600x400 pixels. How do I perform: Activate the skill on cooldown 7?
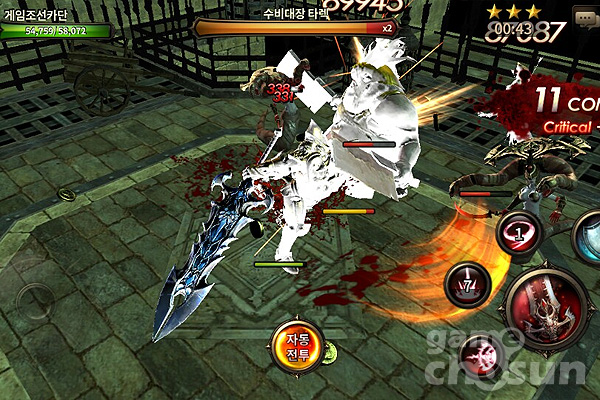[467, 284]
